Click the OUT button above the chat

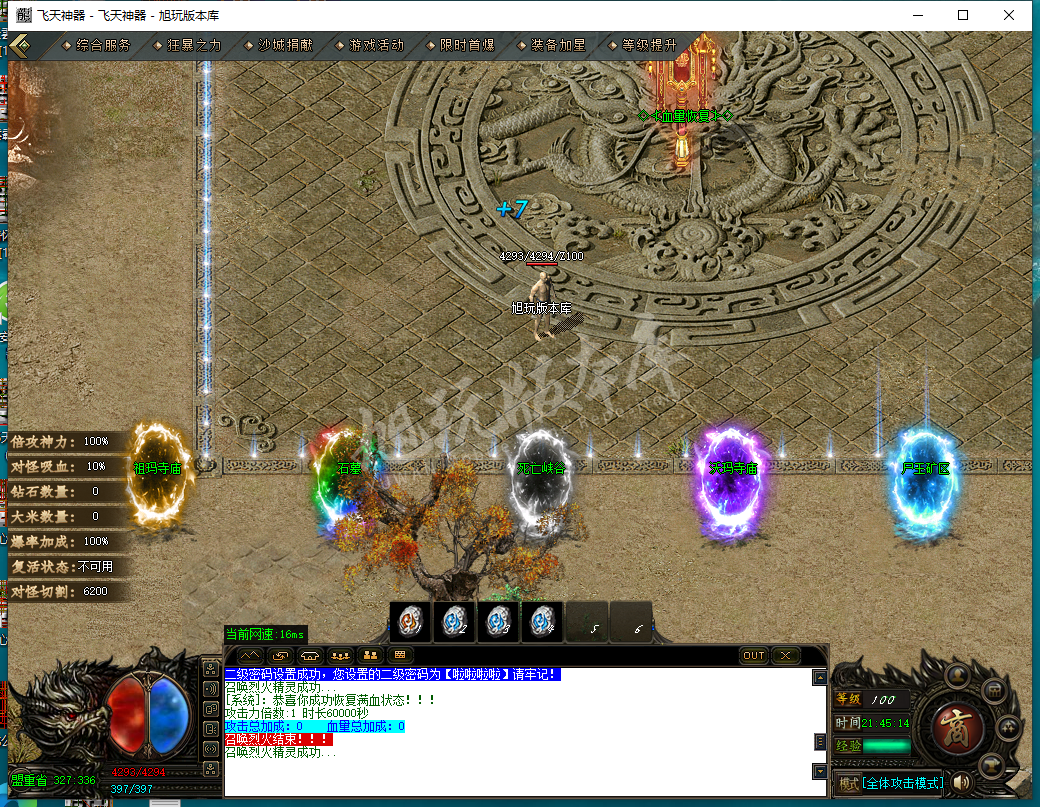(754, 656)
